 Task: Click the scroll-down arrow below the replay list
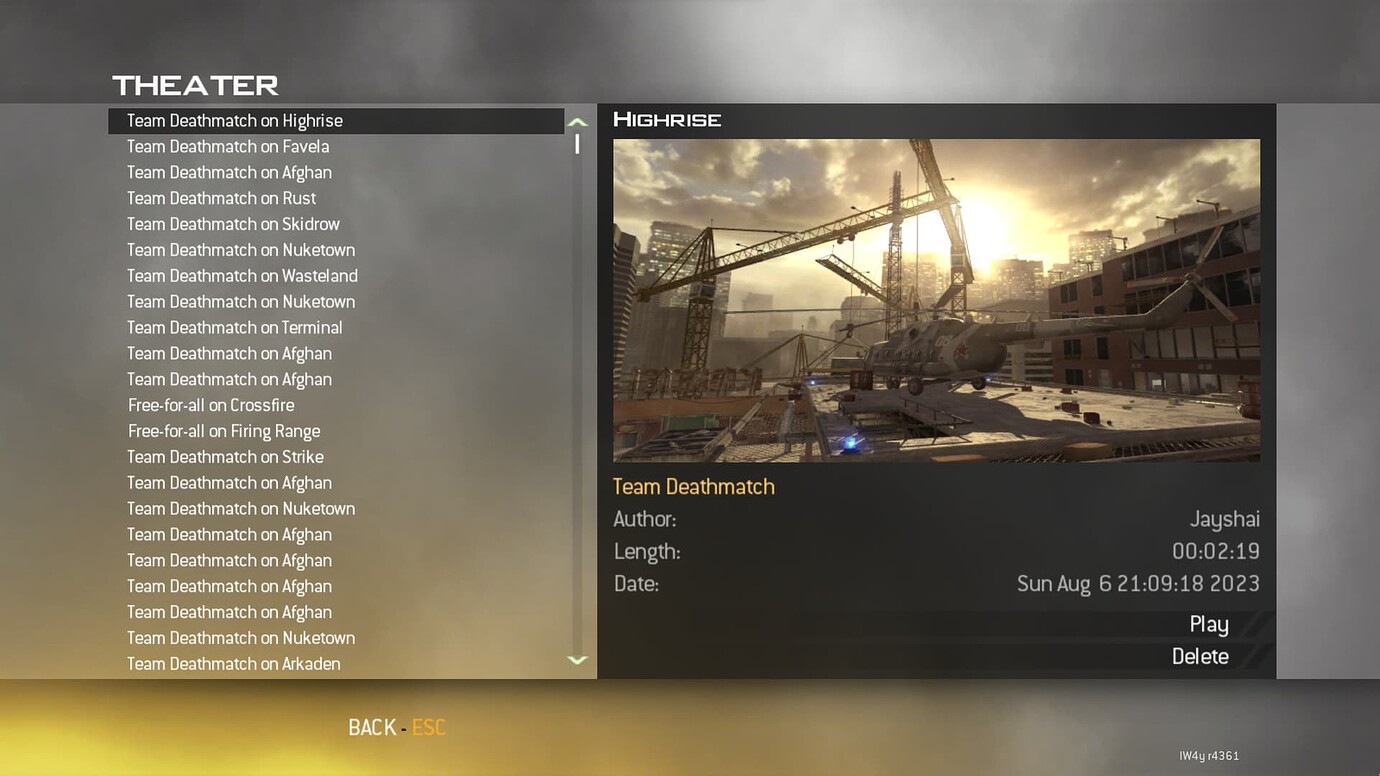click(577, 660)
